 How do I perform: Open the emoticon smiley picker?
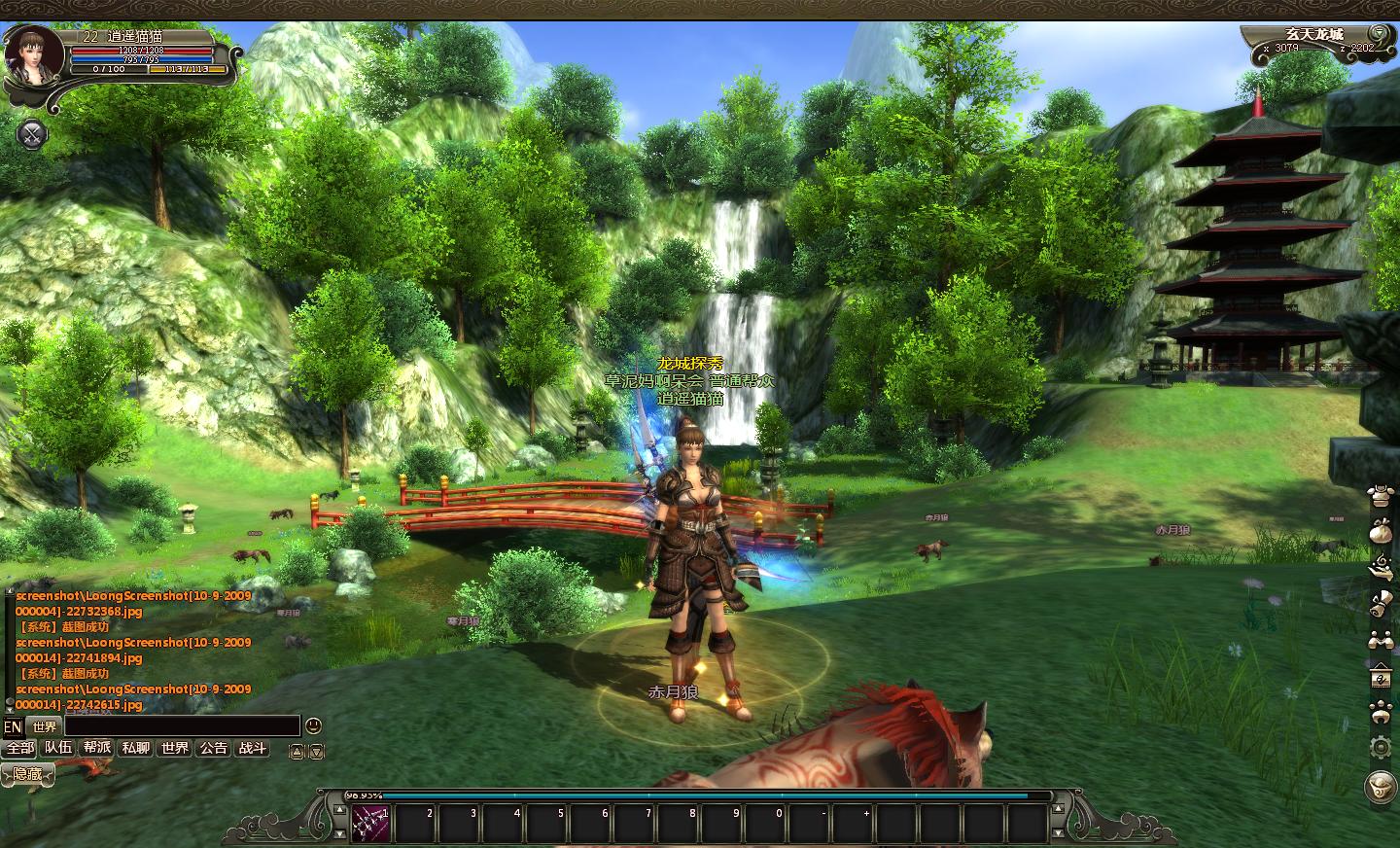pyautogui.click(x=313, y=725)
